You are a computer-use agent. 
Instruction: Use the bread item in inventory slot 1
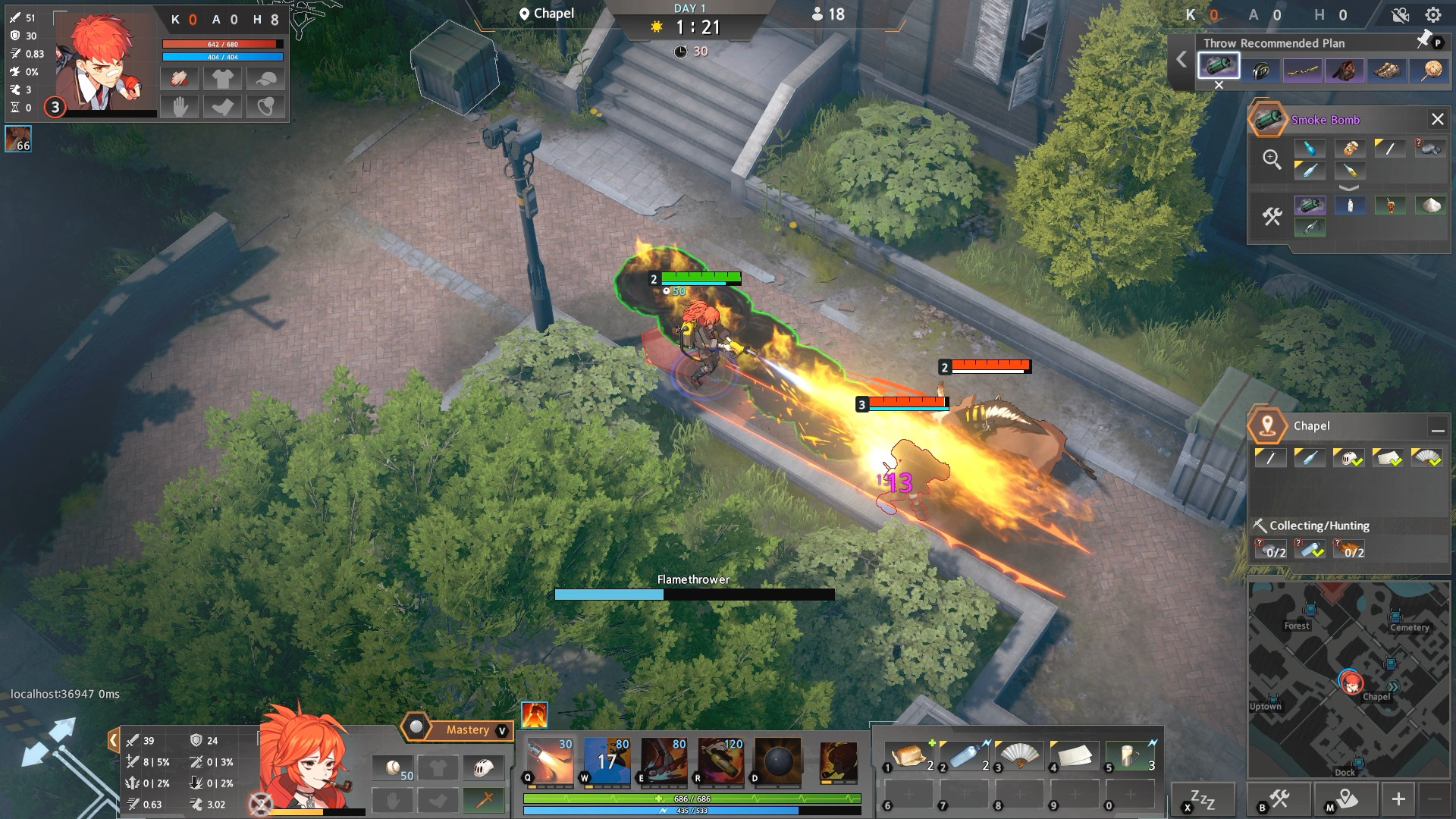(908, 756)
